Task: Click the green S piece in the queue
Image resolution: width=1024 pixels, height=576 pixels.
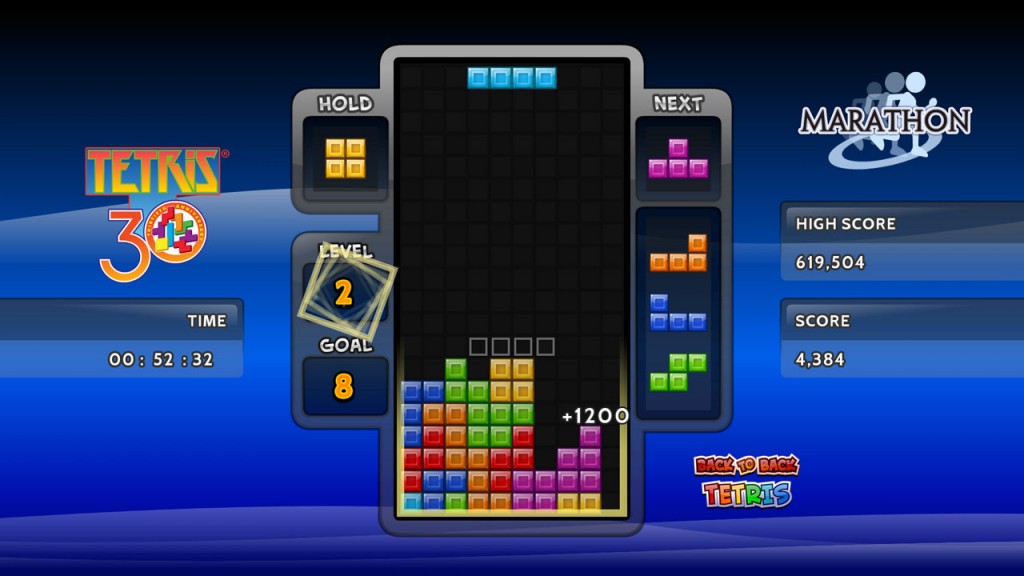Action: coord(678,372)
